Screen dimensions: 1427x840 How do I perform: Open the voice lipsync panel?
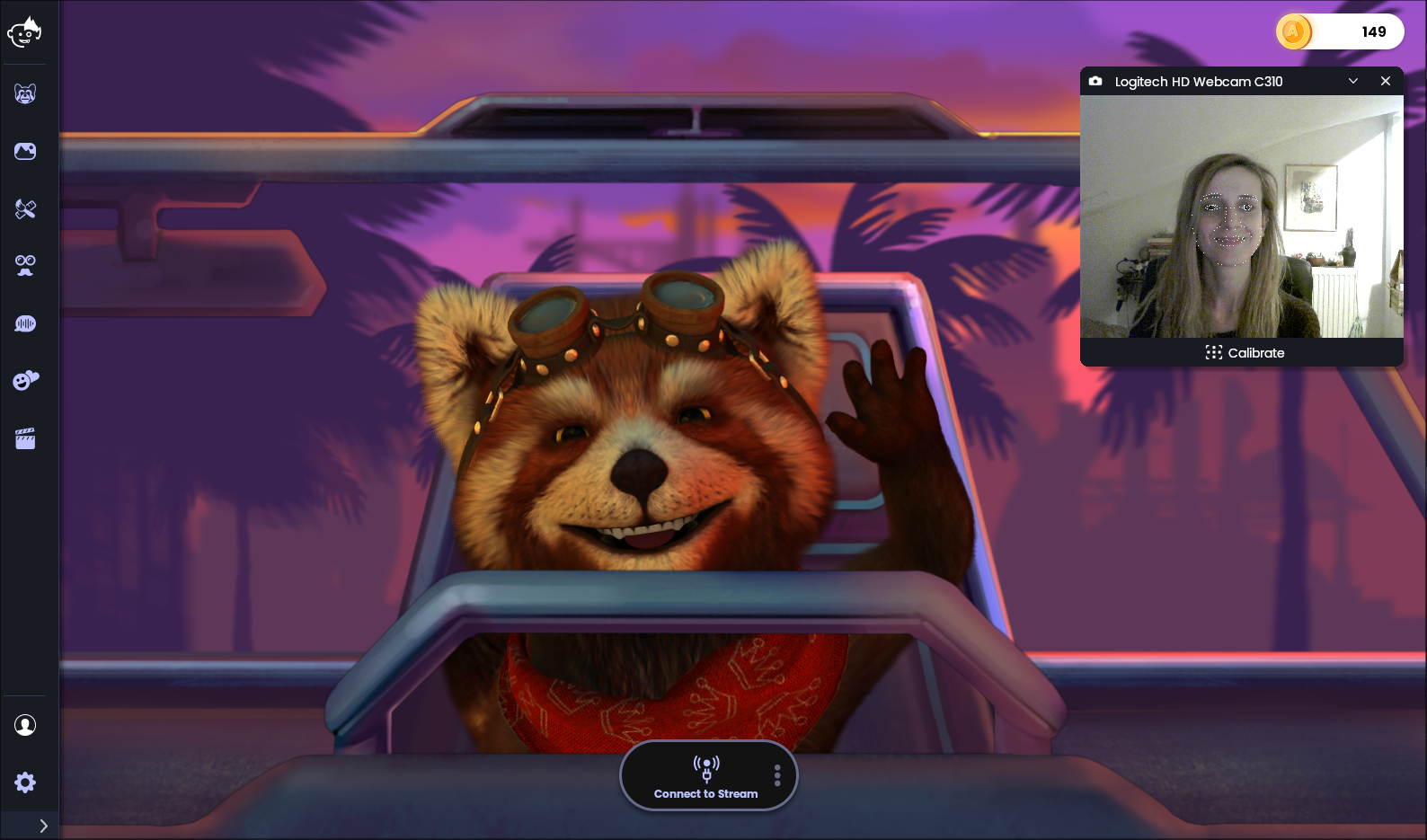coord(25,323)
